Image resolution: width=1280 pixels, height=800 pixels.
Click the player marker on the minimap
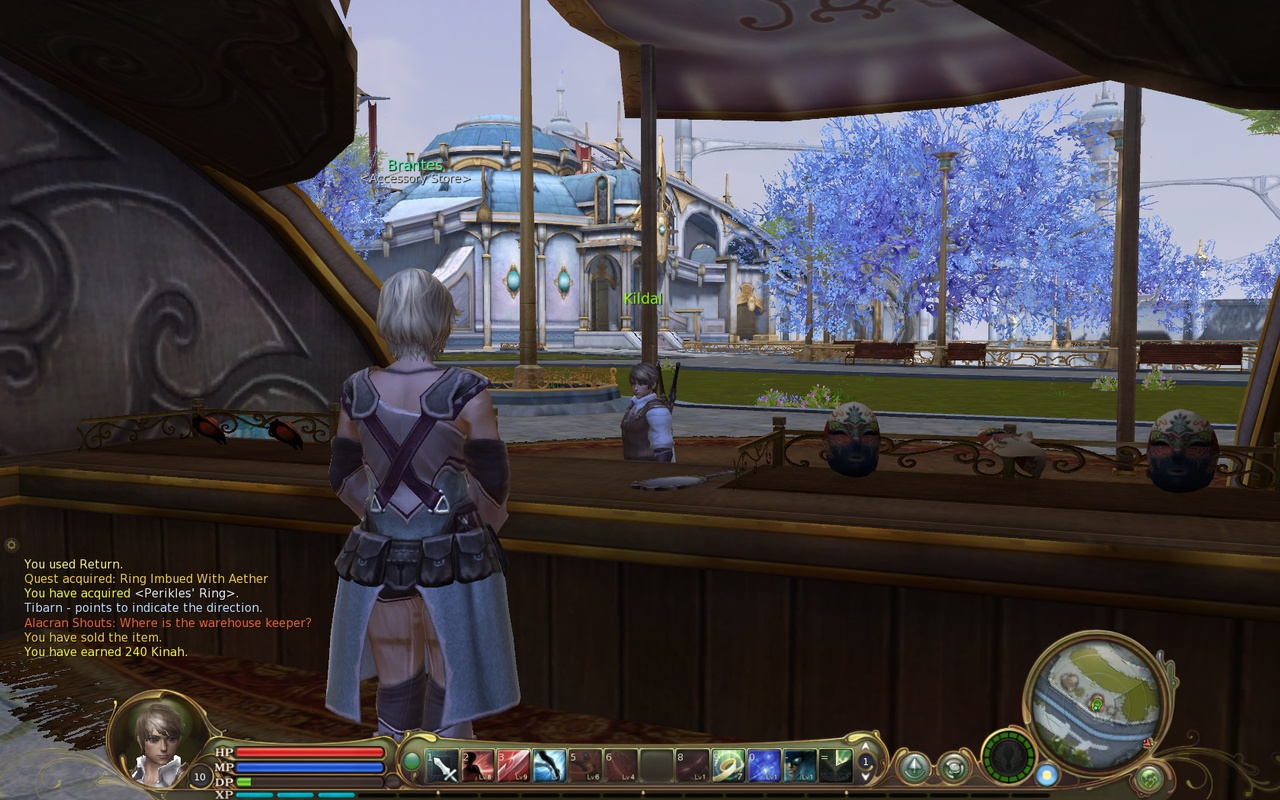[x=1095, y=706]
